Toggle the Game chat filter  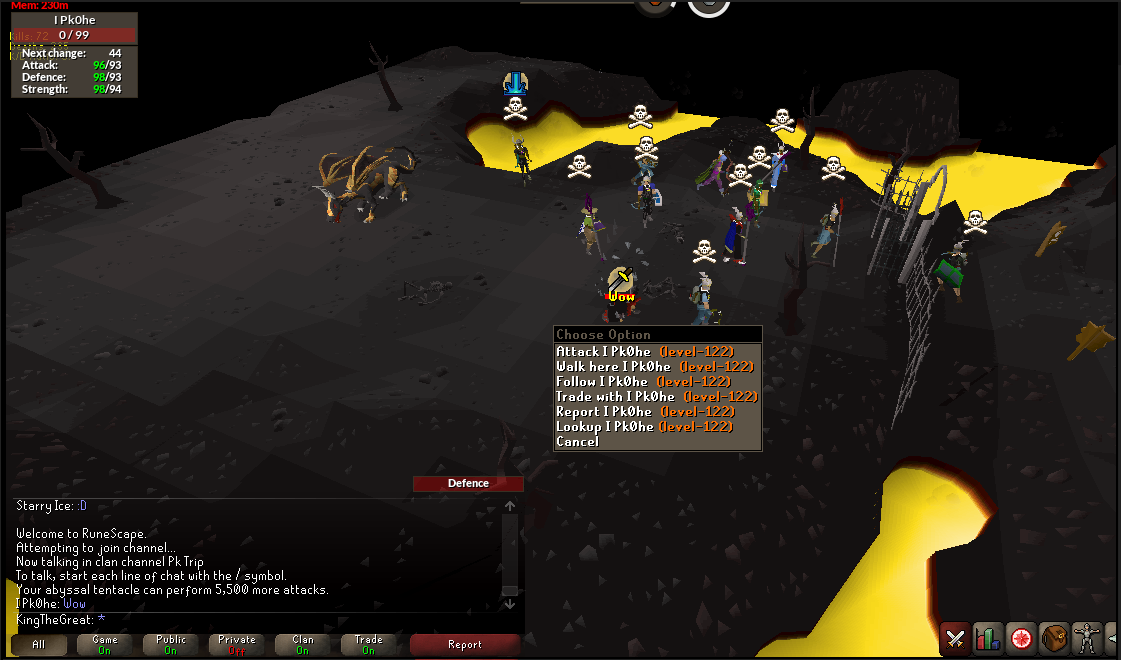click(105, 645)
